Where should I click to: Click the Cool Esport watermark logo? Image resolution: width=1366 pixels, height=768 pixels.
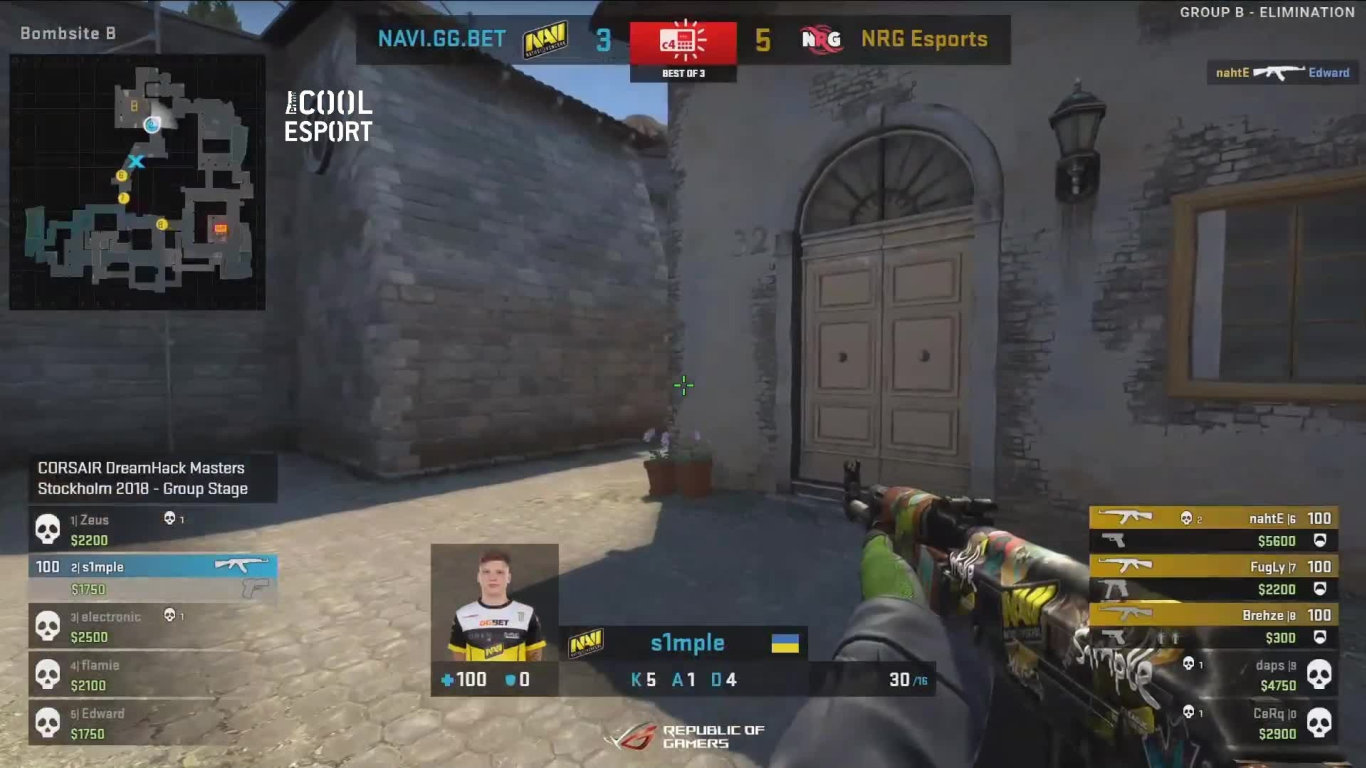[x=328, y=116]
